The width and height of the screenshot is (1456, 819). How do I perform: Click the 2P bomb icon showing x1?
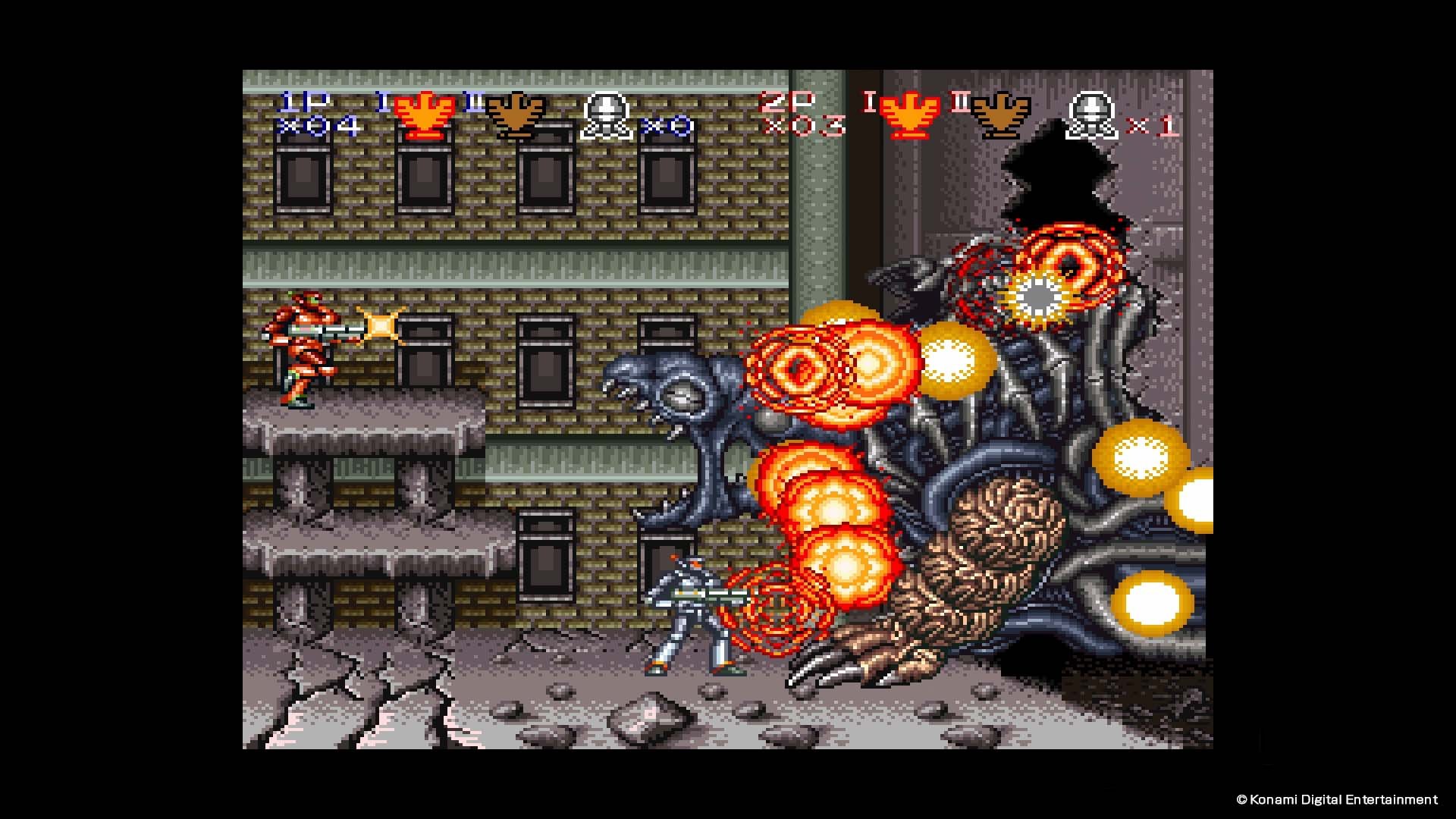point(1090,114)
